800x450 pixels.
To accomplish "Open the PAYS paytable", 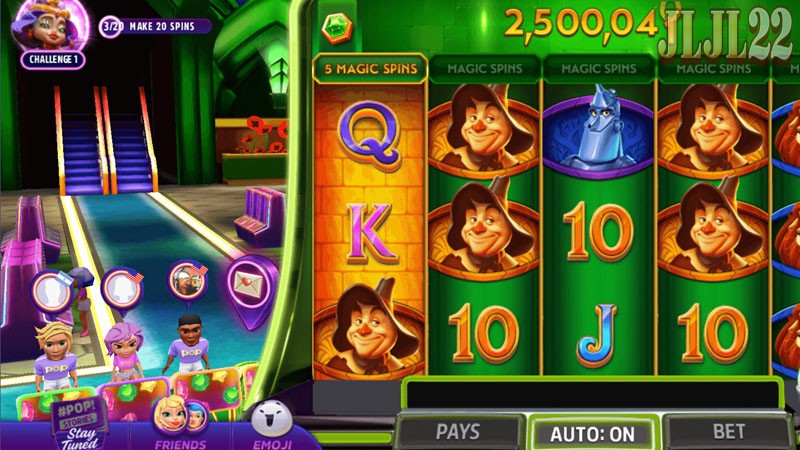I will pyautogui.click(x=458, y=432).
